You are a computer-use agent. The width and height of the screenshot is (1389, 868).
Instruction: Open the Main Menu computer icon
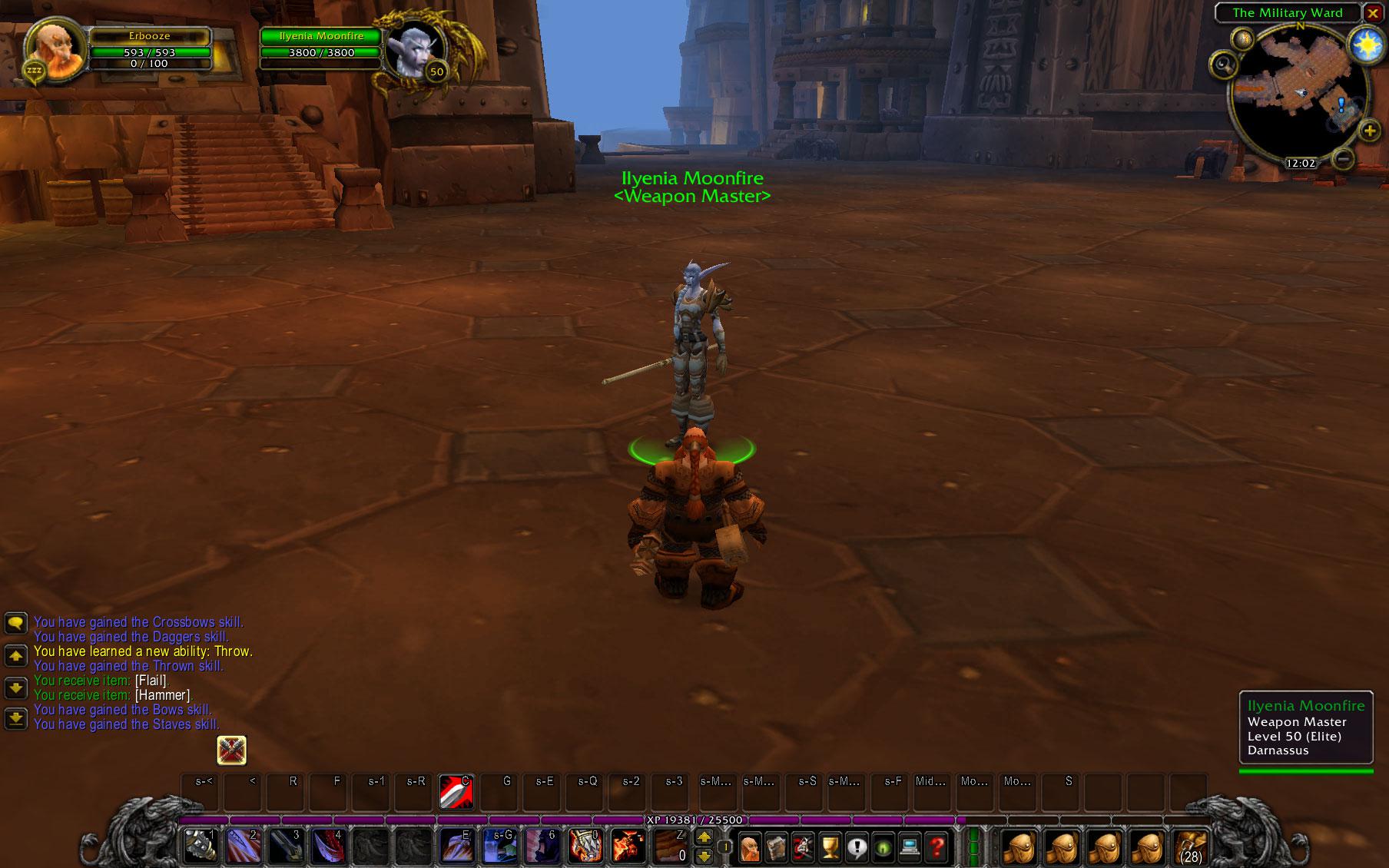click(910, 849)
